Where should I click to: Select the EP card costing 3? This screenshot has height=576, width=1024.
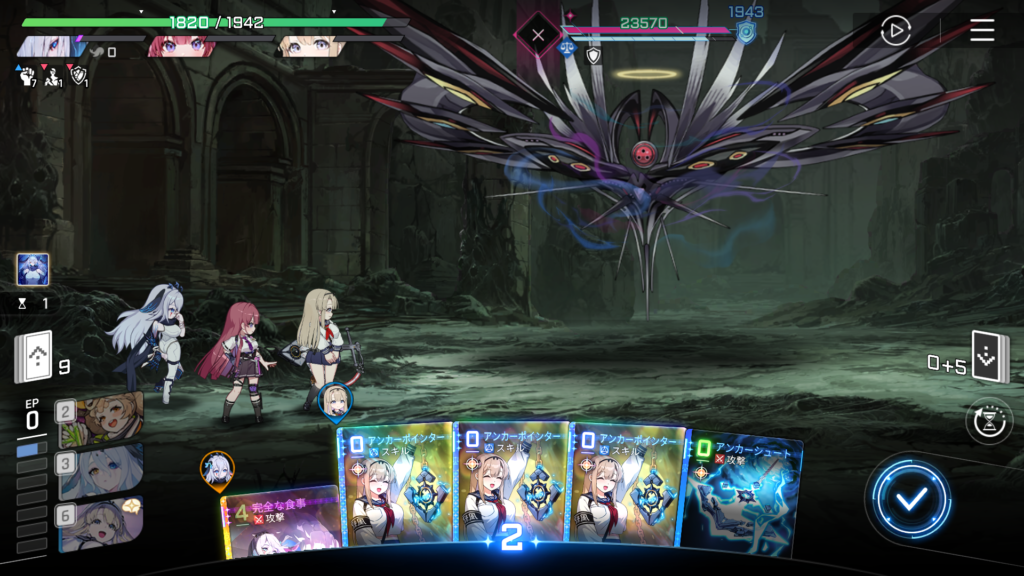[x=100, y=470]
